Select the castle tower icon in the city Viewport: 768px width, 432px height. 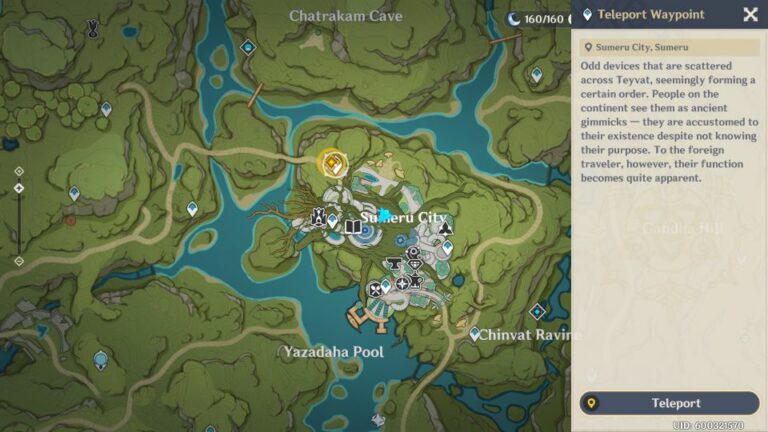pos(318,216)
